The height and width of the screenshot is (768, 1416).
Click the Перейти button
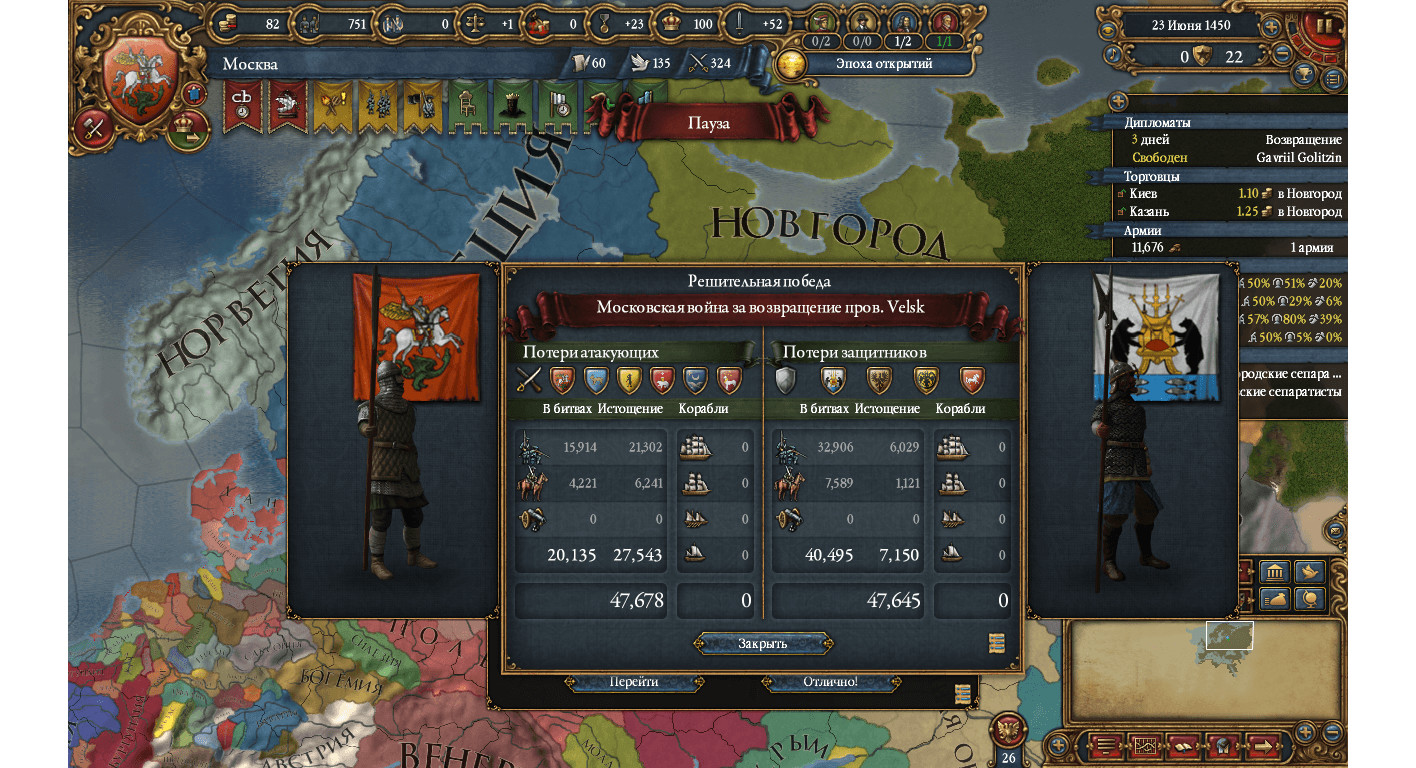633,682
